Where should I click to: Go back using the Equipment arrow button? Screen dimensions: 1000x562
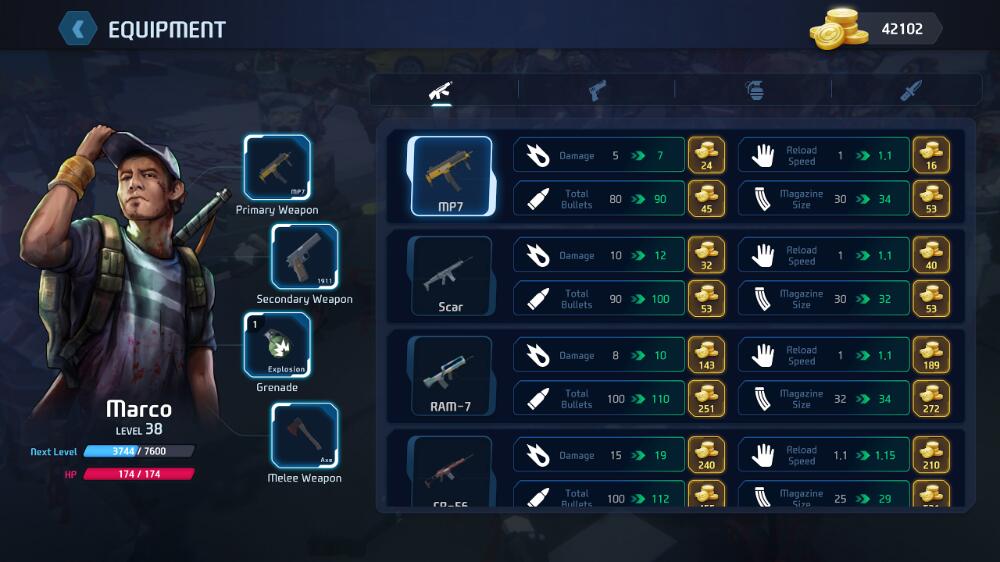click(78, 28)
